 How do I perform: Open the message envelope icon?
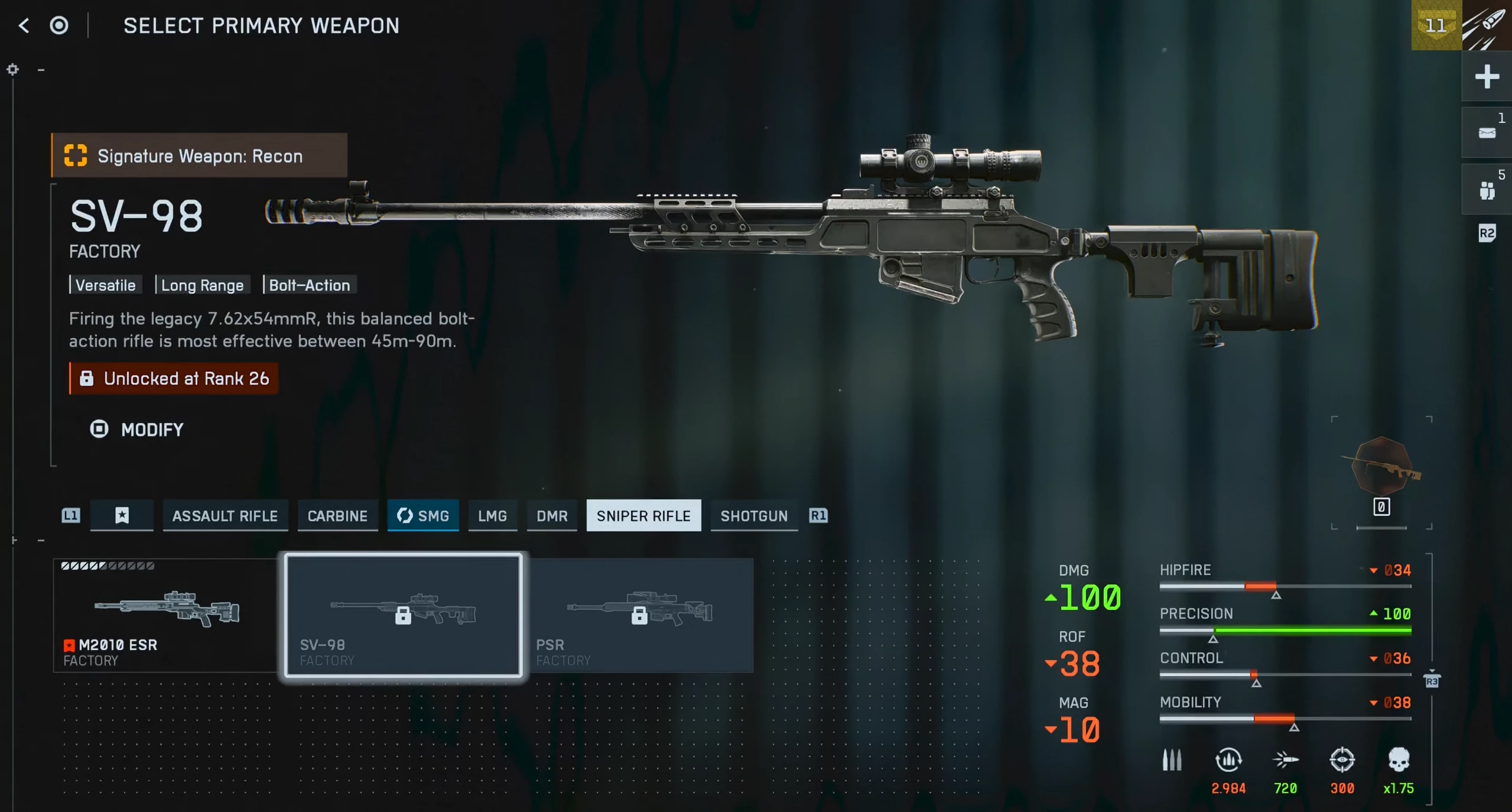coord(1487,133)
